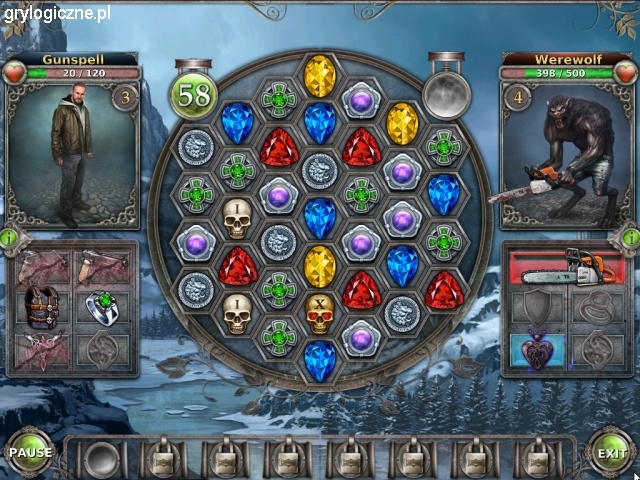Select the purple heart amulet slot
This screenshot has height=480, width=640.
pyautogui.click(x=537, y=352)
